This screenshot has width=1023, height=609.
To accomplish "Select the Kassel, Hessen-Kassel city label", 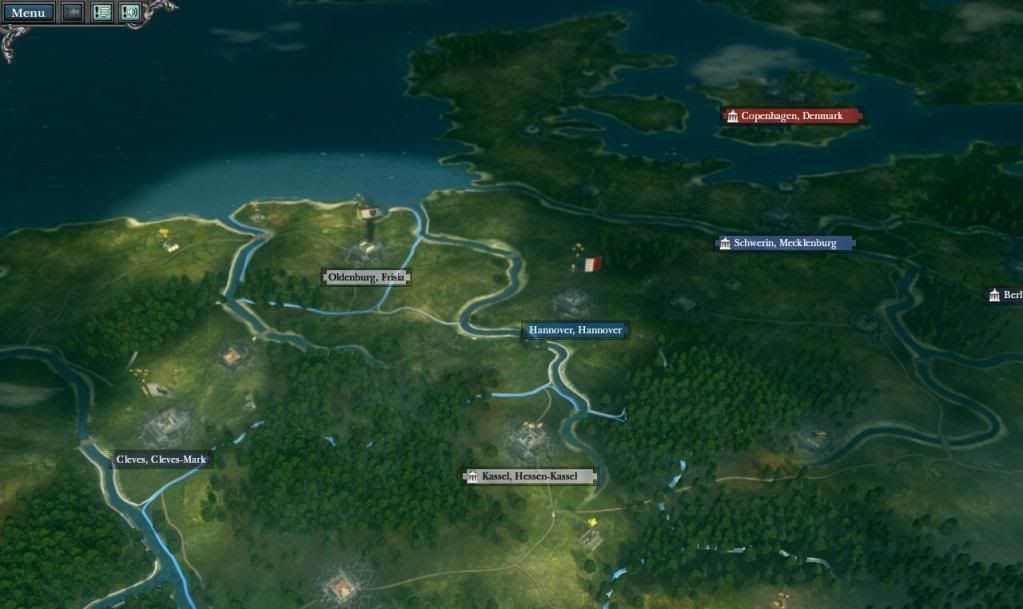I will click(529, 476).
